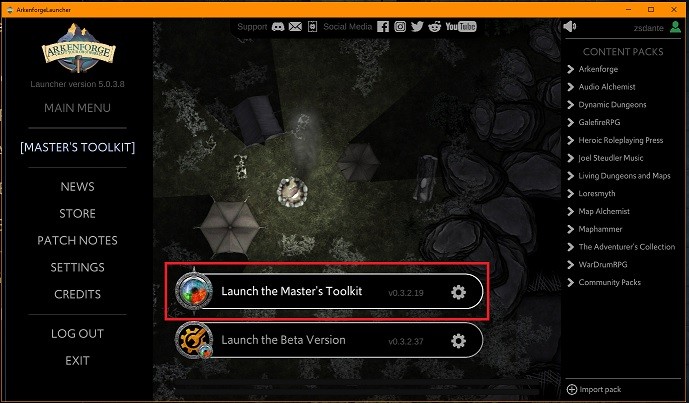Log out of the launcher
This screenshot has height=403, width=689.
click(x=77, y=334)
